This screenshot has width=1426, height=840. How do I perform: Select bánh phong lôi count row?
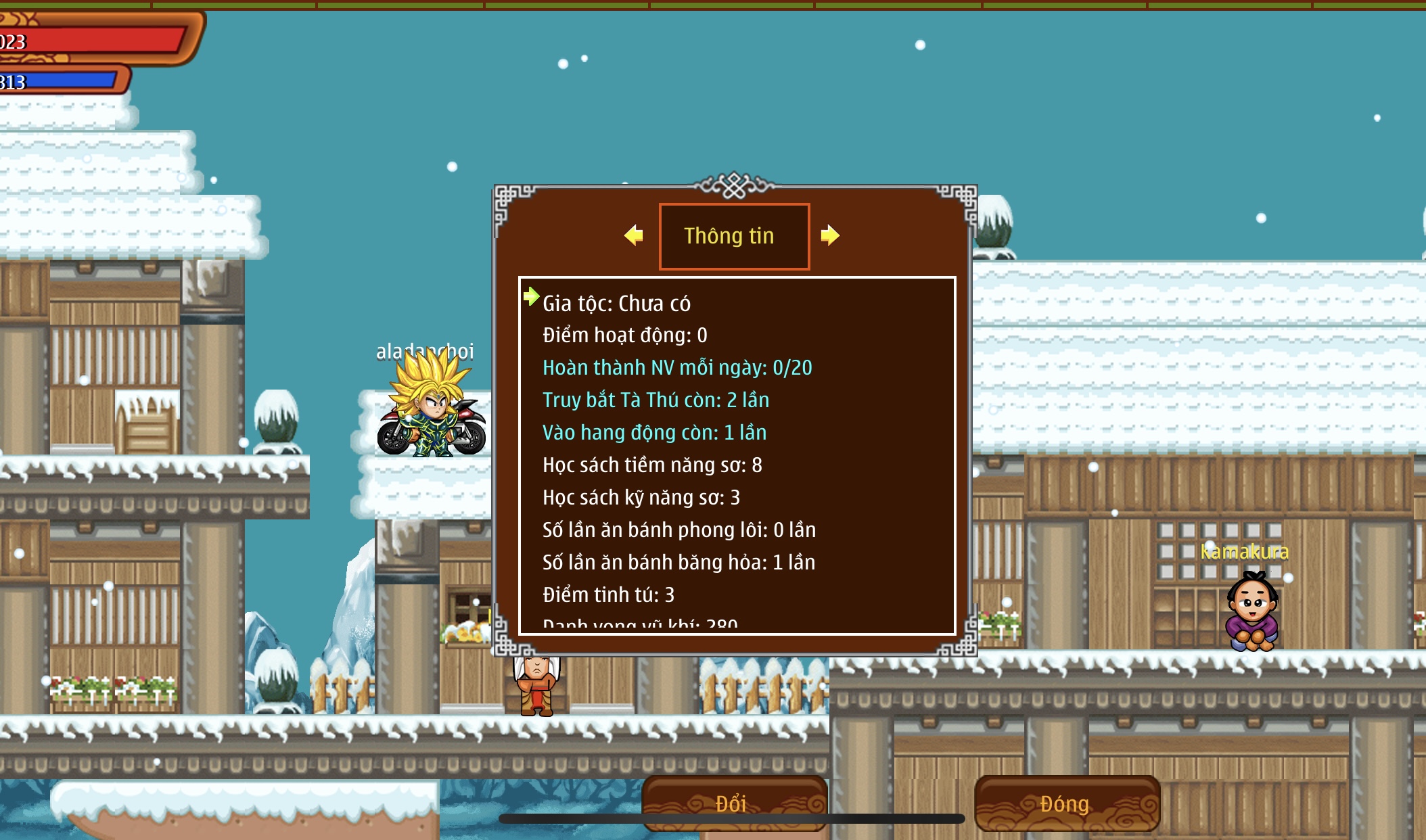click(x=679, y=530)
